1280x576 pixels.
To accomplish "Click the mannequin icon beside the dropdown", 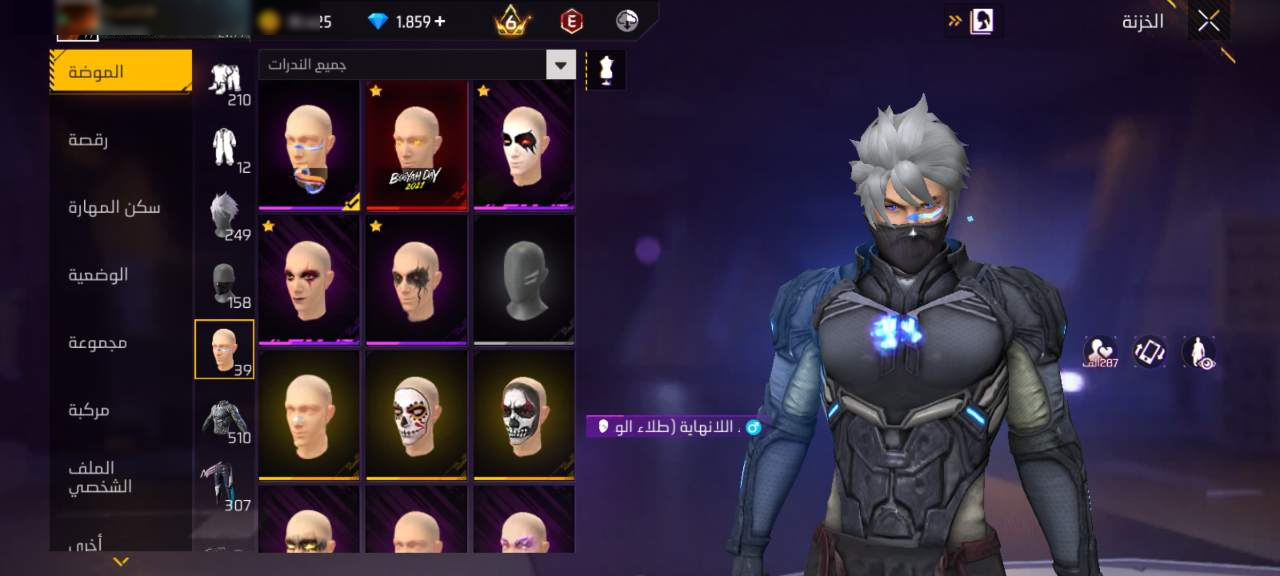I will 605,69.
